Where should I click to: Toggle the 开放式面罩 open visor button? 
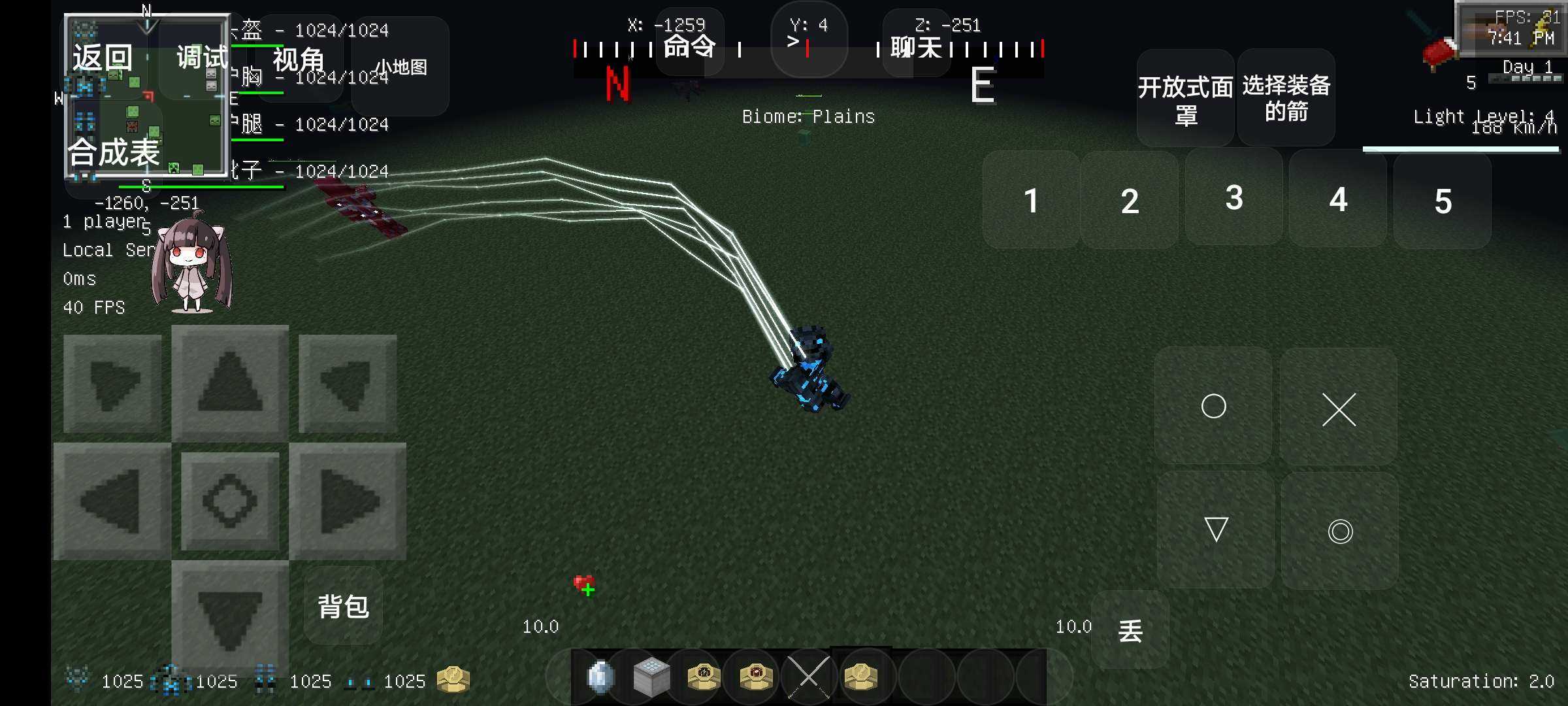pos(1185,98)
